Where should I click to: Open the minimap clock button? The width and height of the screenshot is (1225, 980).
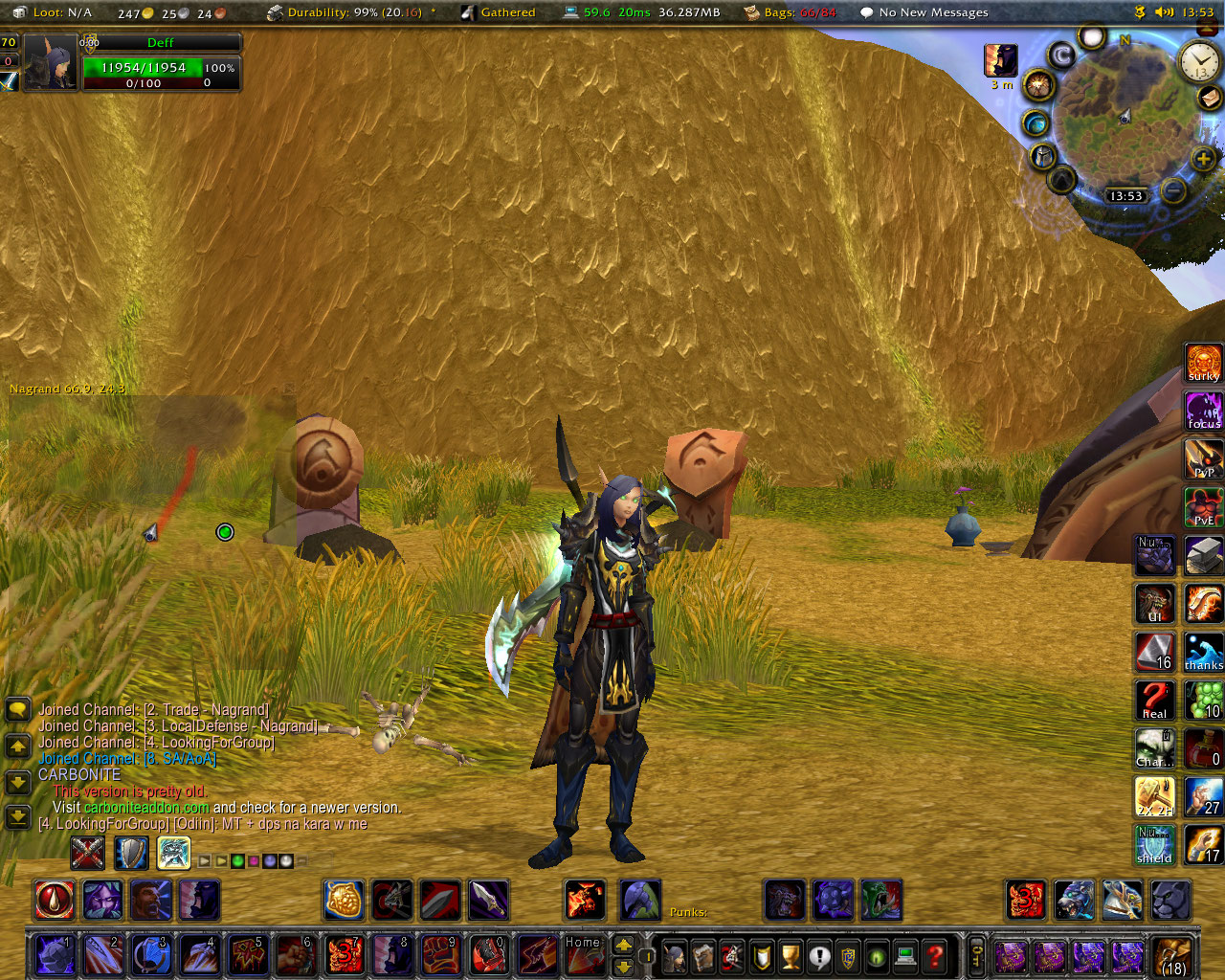point(1198,62)
